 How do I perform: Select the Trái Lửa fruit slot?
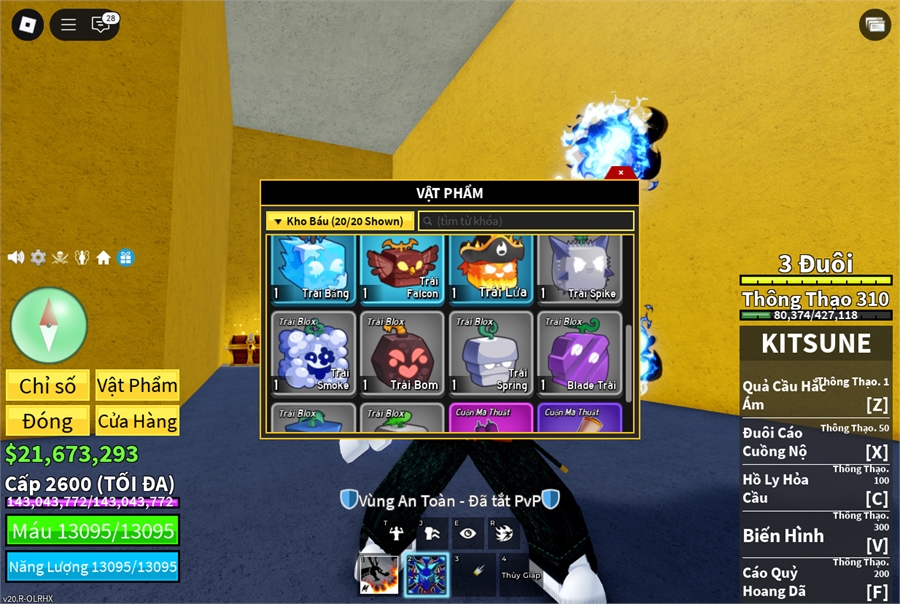(x=491, y=269)
